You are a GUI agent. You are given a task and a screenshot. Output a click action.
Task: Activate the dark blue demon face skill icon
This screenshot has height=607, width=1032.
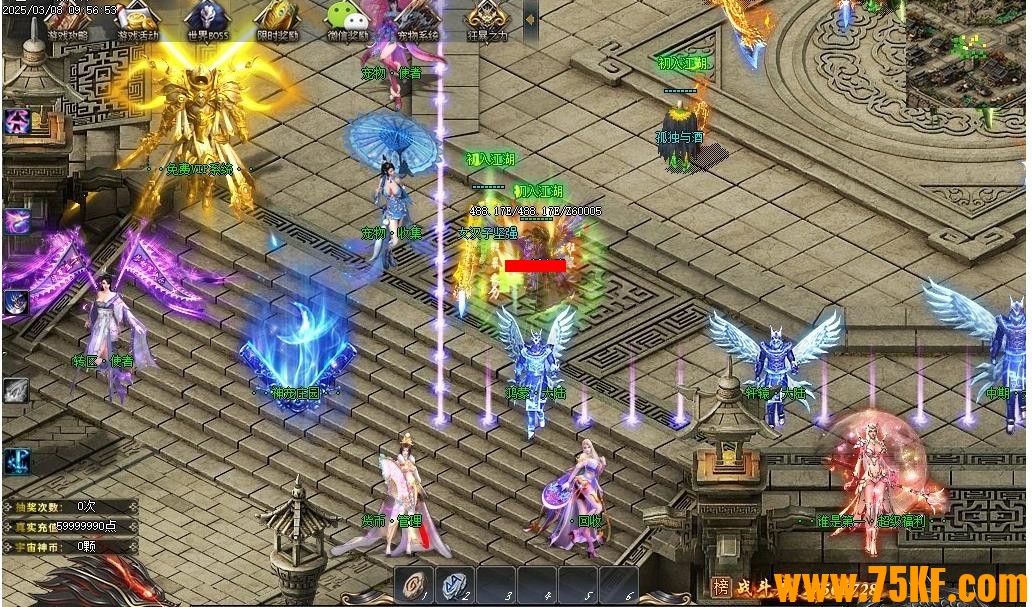(x=17, y=302)
